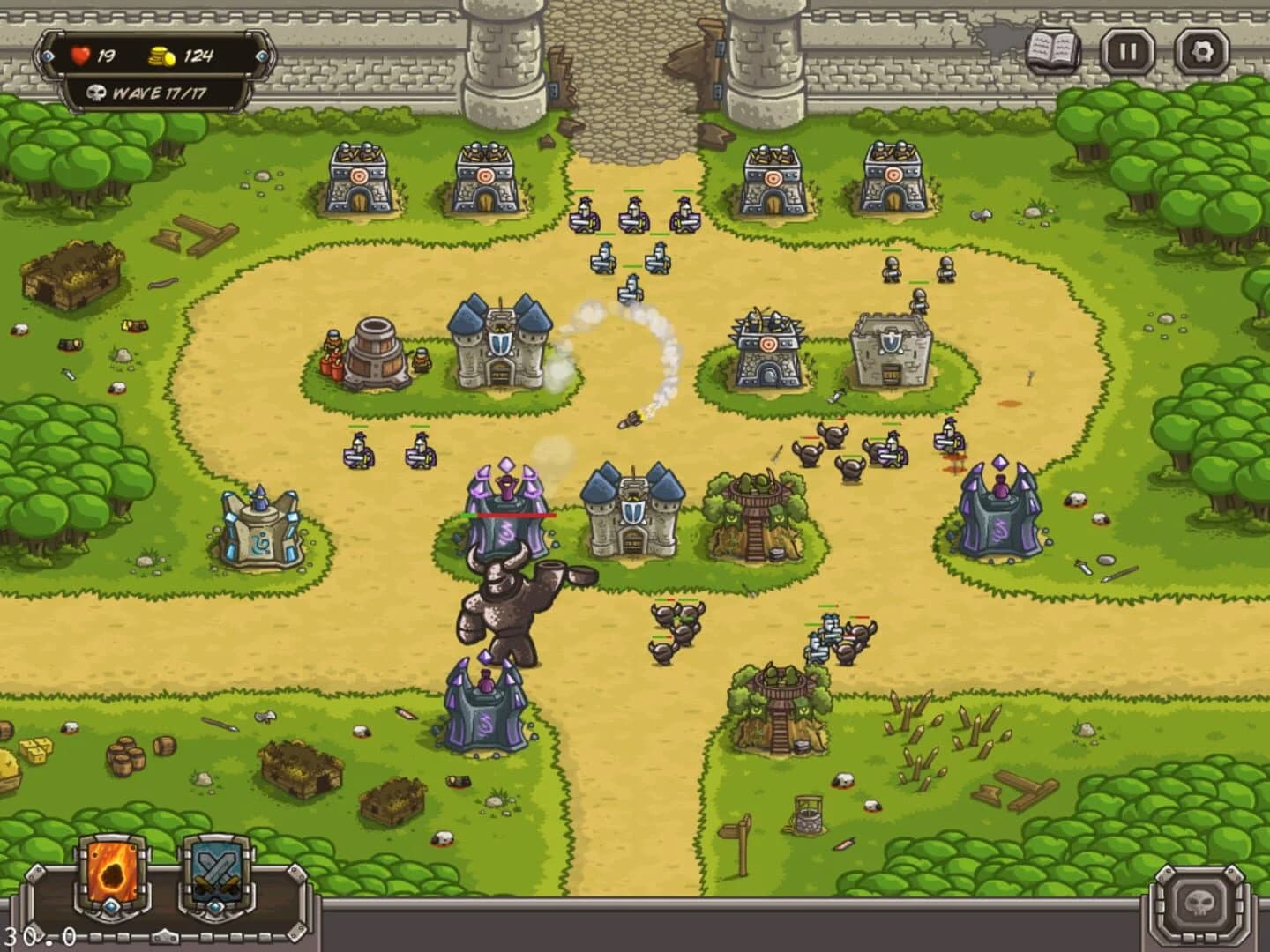Click the heart life counter
1270x952 pixels.
pos(81,55)
